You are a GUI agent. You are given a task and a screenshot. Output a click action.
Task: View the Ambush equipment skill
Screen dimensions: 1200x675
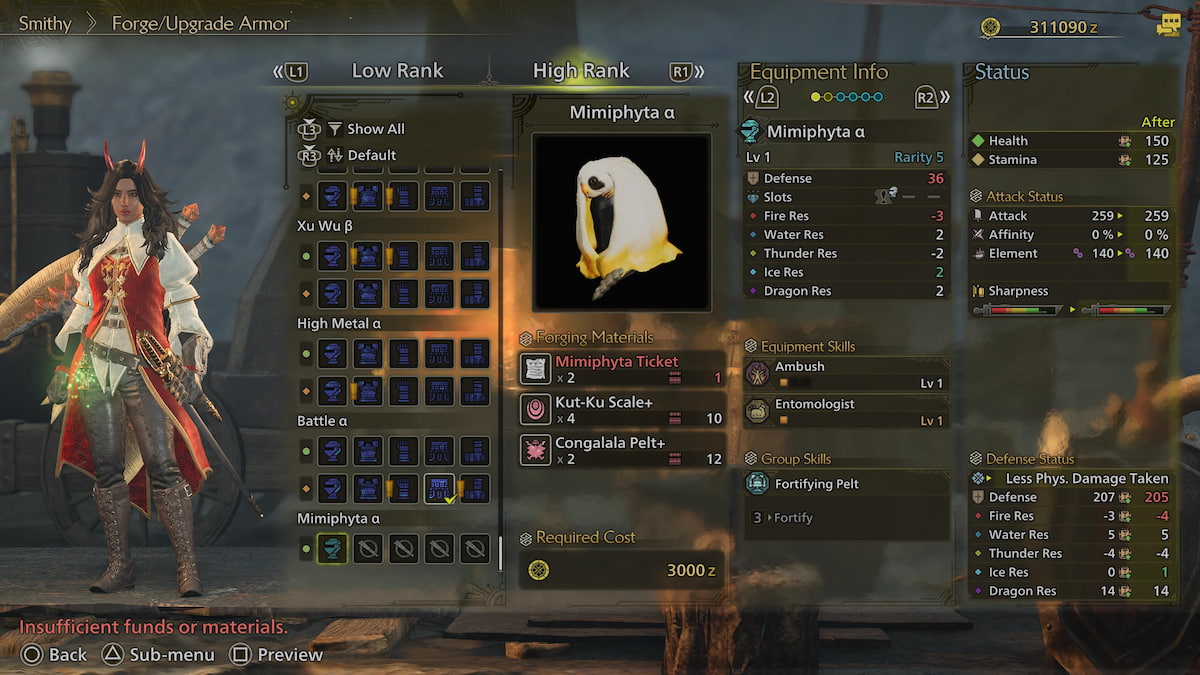click(846, 374)
